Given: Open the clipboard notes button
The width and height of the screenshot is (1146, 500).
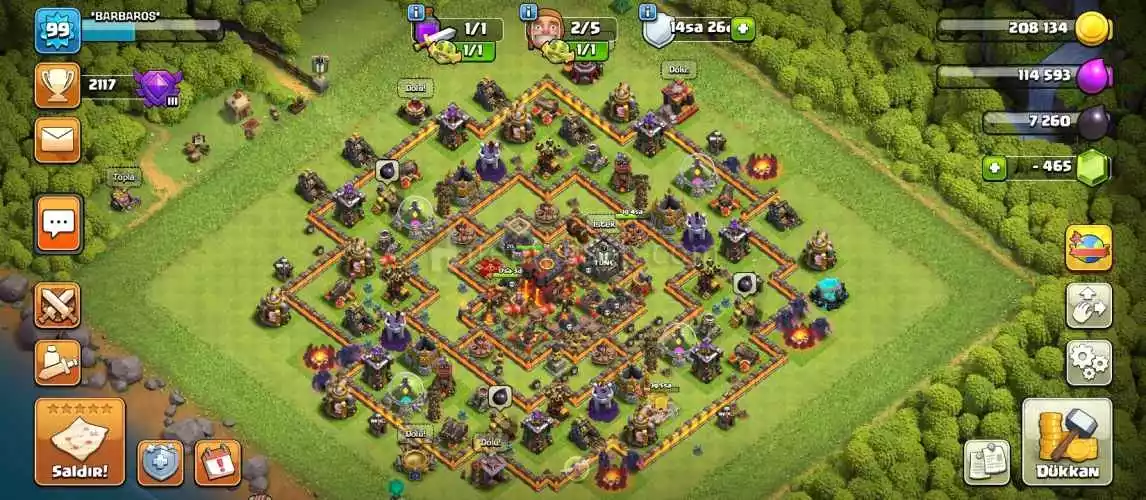Looking at the screenshot, I should click(x=987, y=461).
